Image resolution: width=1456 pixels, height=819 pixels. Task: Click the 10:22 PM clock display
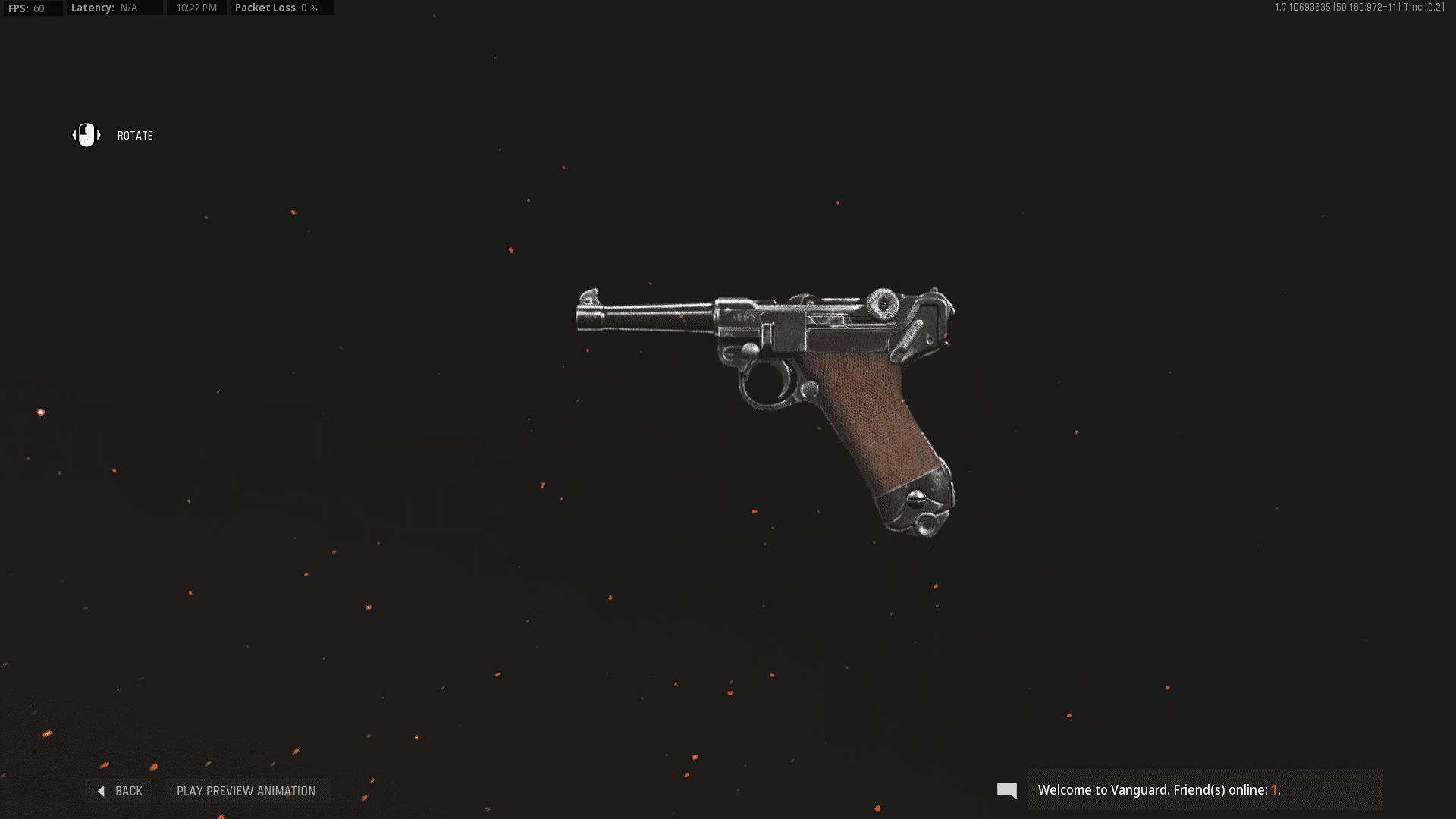tap(196, 8)
